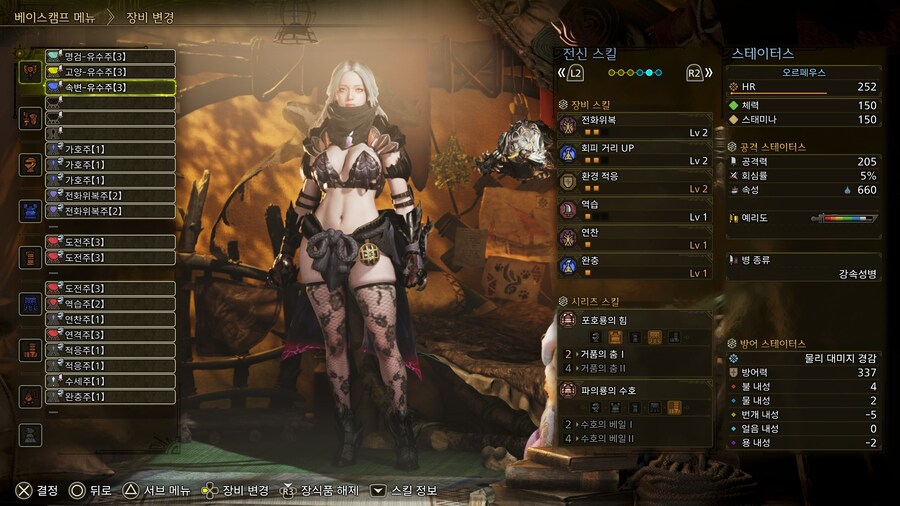Pick the 역습주[2] decoration row
Screen dimensions: 900x506
(x=109, y=304)
